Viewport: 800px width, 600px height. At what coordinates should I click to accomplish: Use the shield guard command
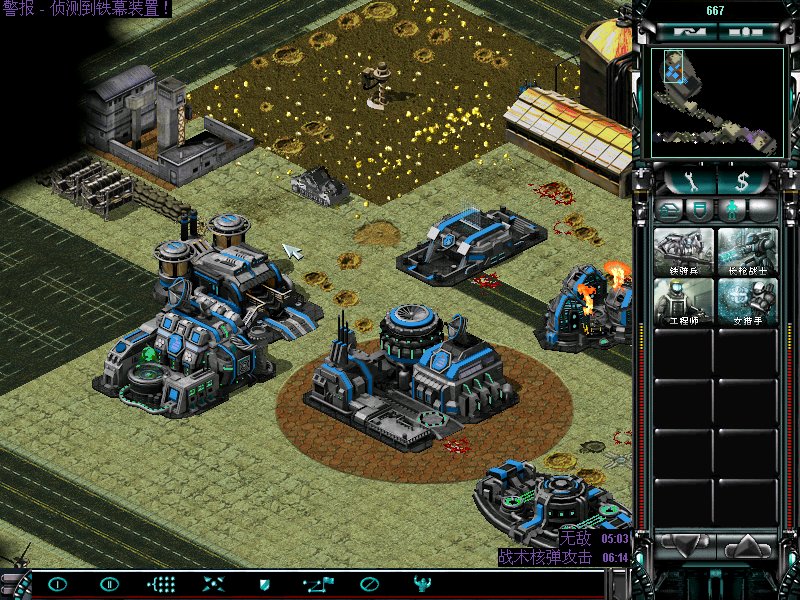coord(265,584)
